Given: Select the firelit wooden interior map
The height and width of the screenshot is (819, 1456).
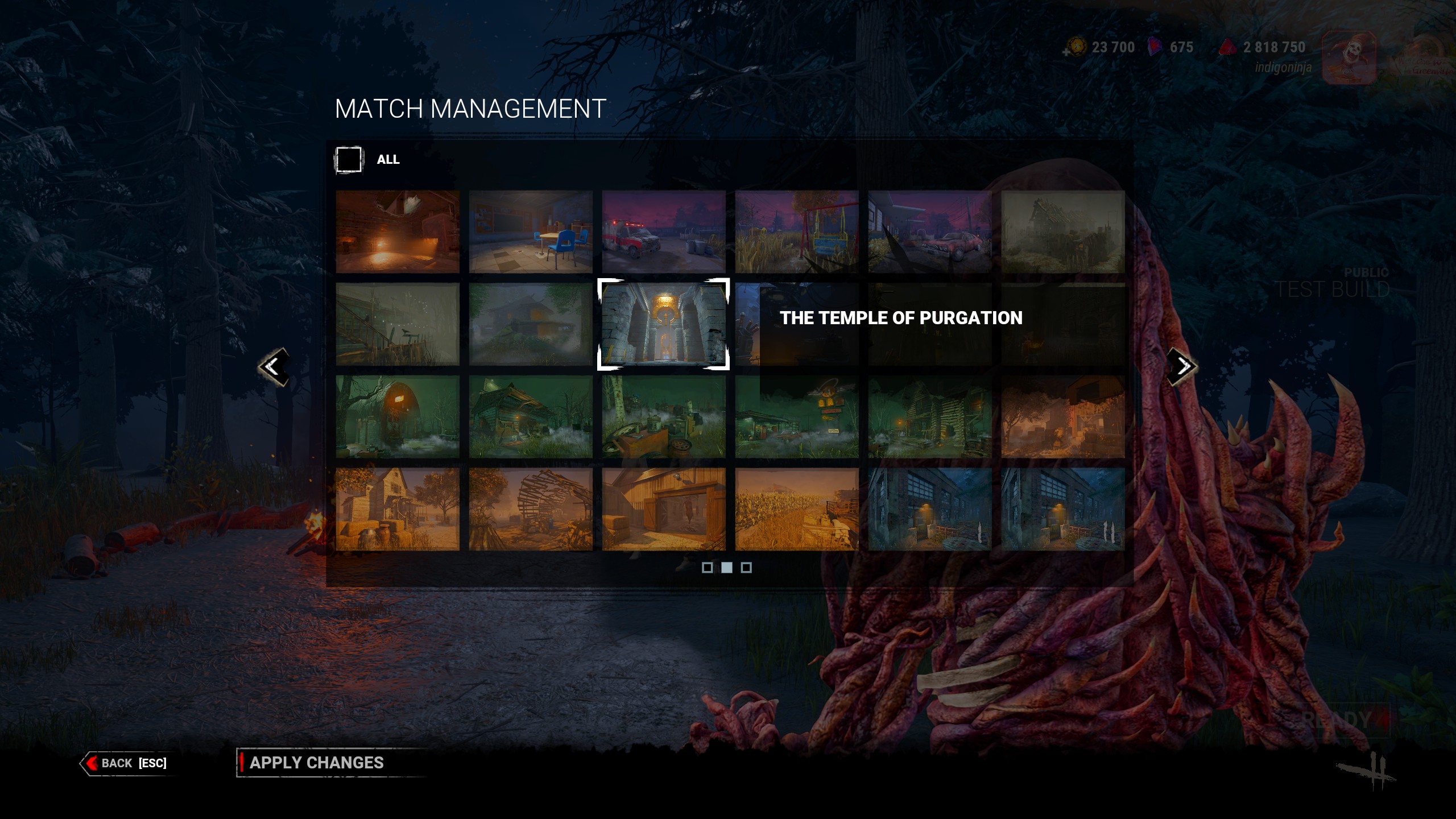Looking at the screenshot, I should 397,231.
